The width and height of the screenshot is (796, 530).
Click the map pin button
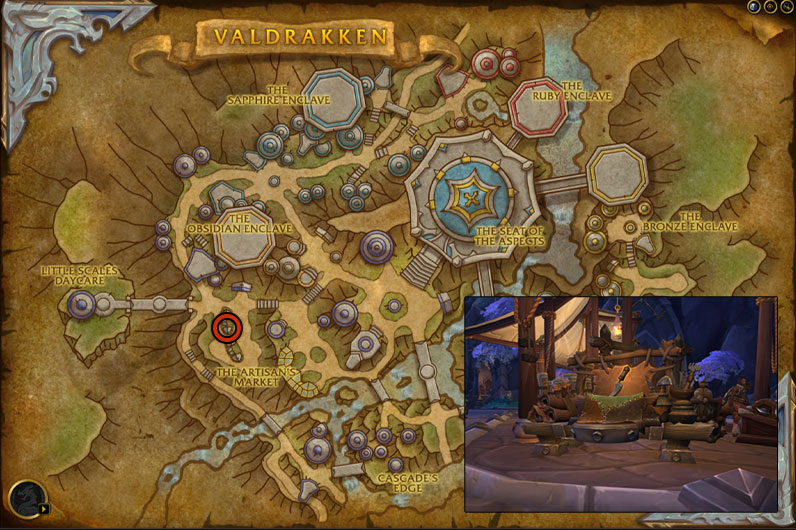771,6
